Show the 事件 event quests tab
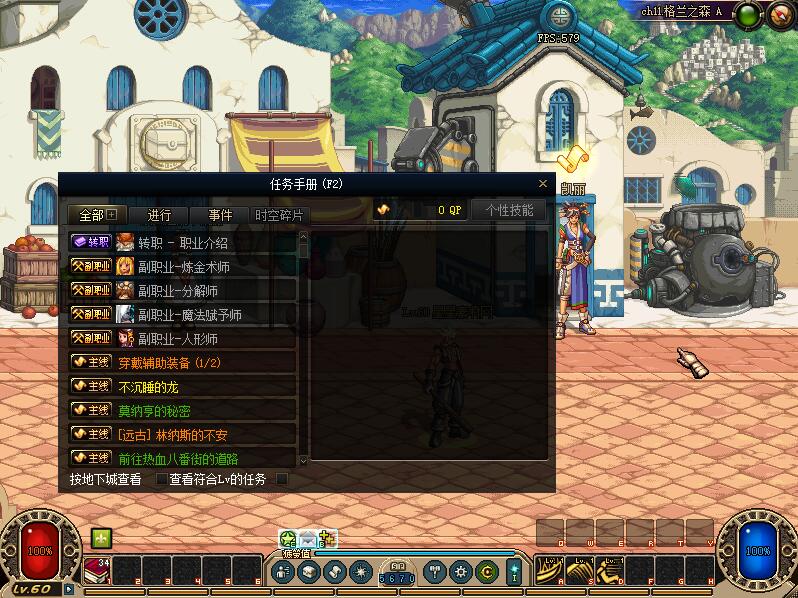Screen dimensions: 798x598 [x=220, y=215]
